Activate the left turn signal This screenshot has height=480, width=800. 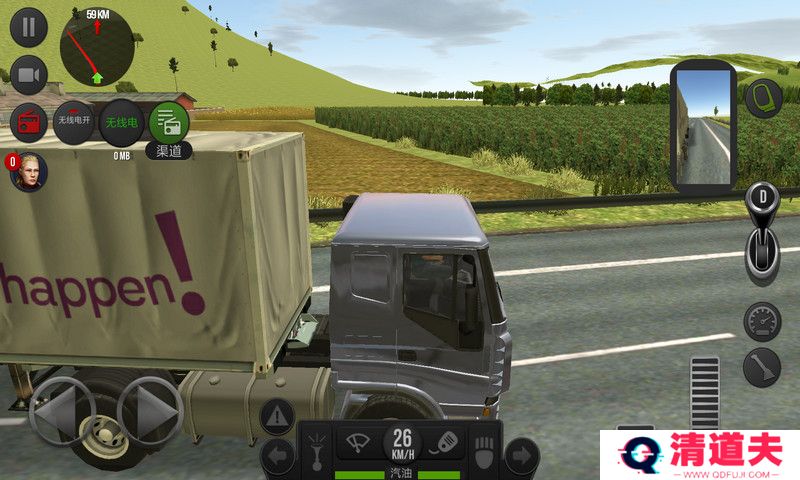pos(277,457)
